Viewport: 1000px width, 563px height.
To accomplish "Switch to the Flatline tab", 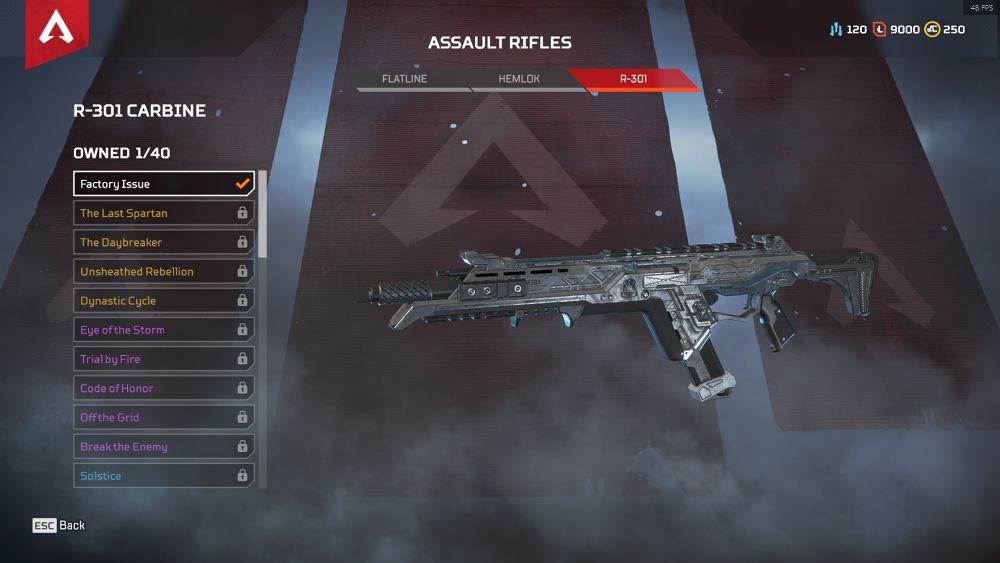I will click(x=404, y=78).
